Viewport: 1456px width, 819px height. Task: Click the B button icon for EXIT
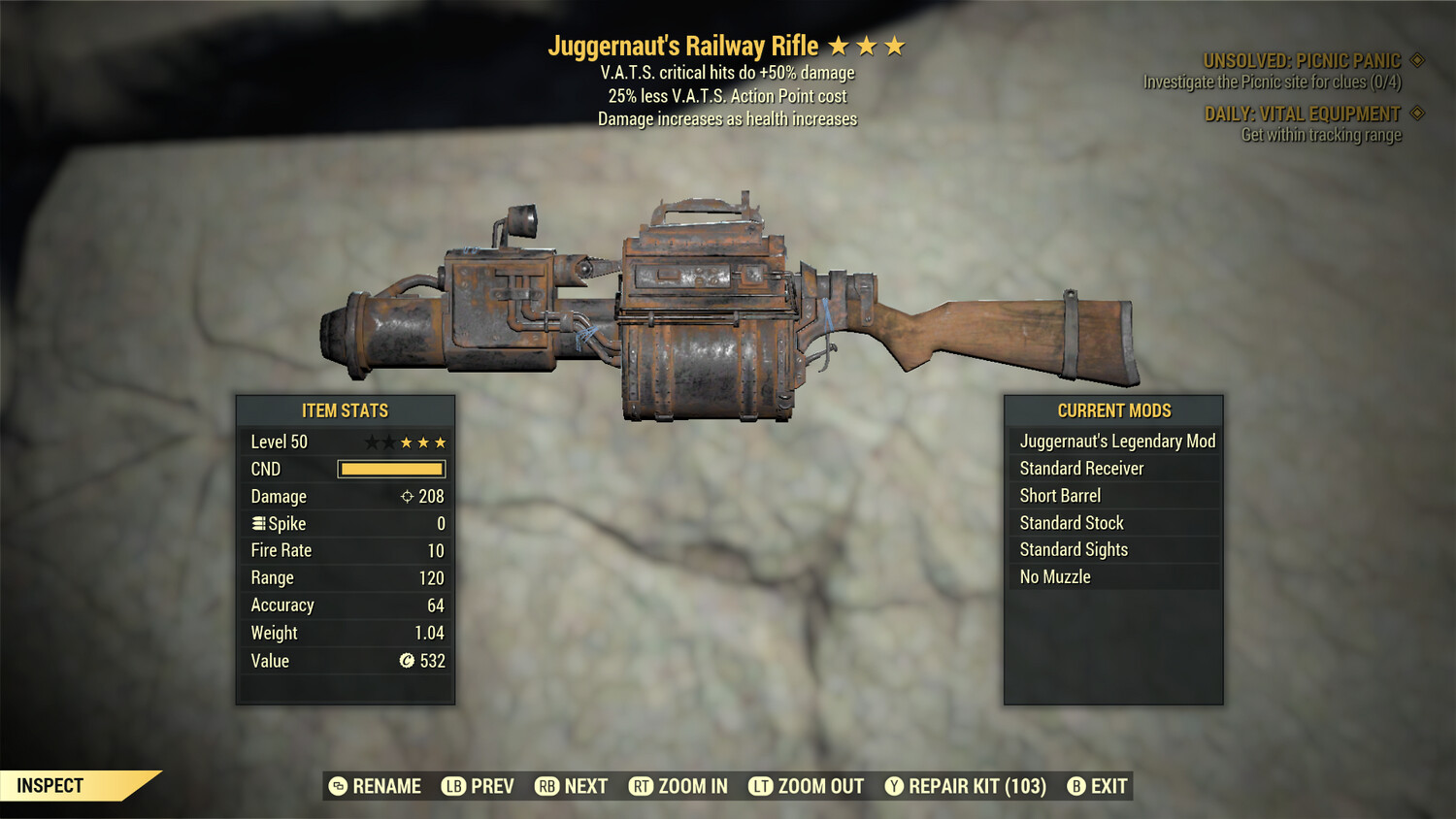pyautogui.click(x=1075, y=786)
